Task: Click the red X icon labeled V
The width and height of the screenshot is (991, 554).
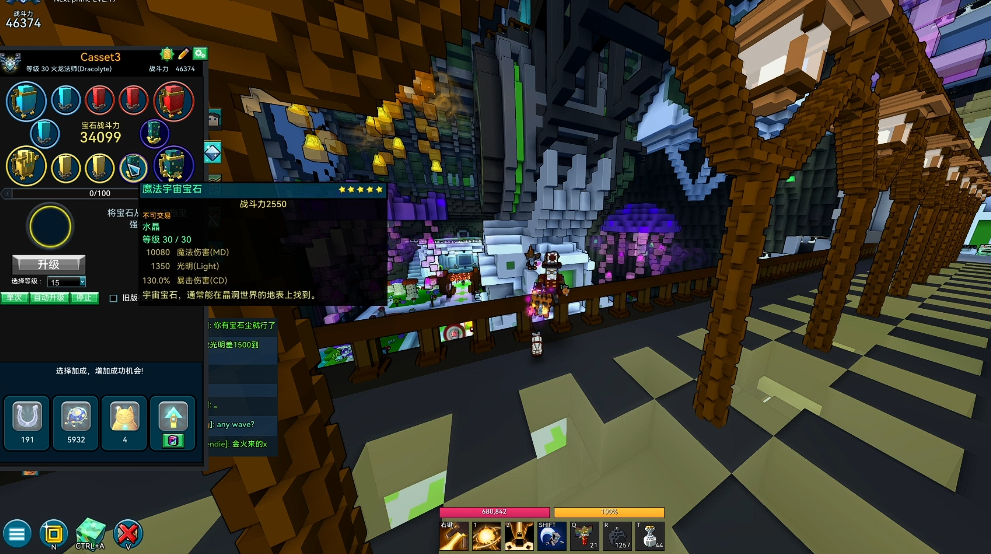Action: pyautogui.click(x=127, y=532)
